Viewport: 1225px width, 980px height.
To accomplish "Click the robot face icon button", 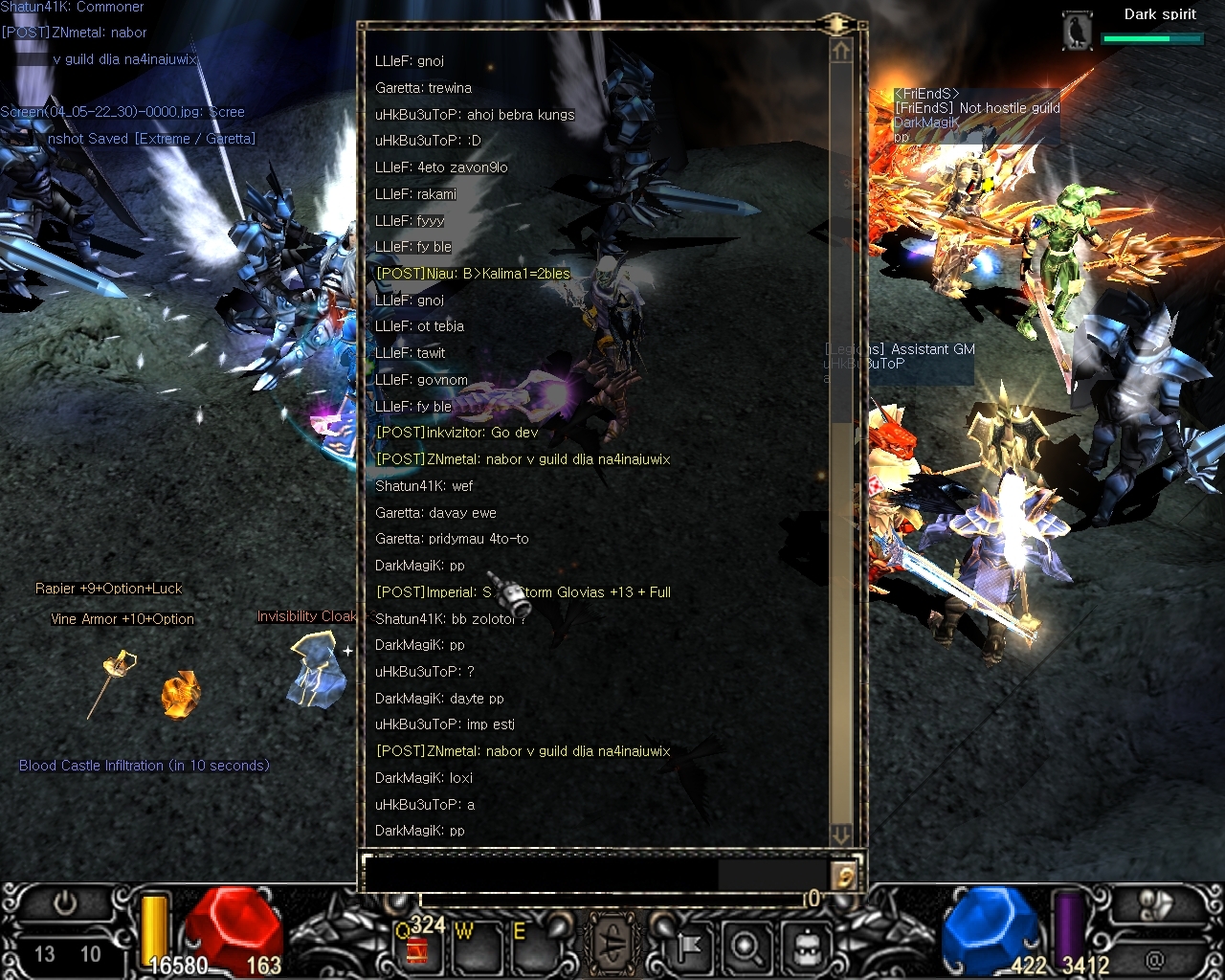I will (807, 947).
